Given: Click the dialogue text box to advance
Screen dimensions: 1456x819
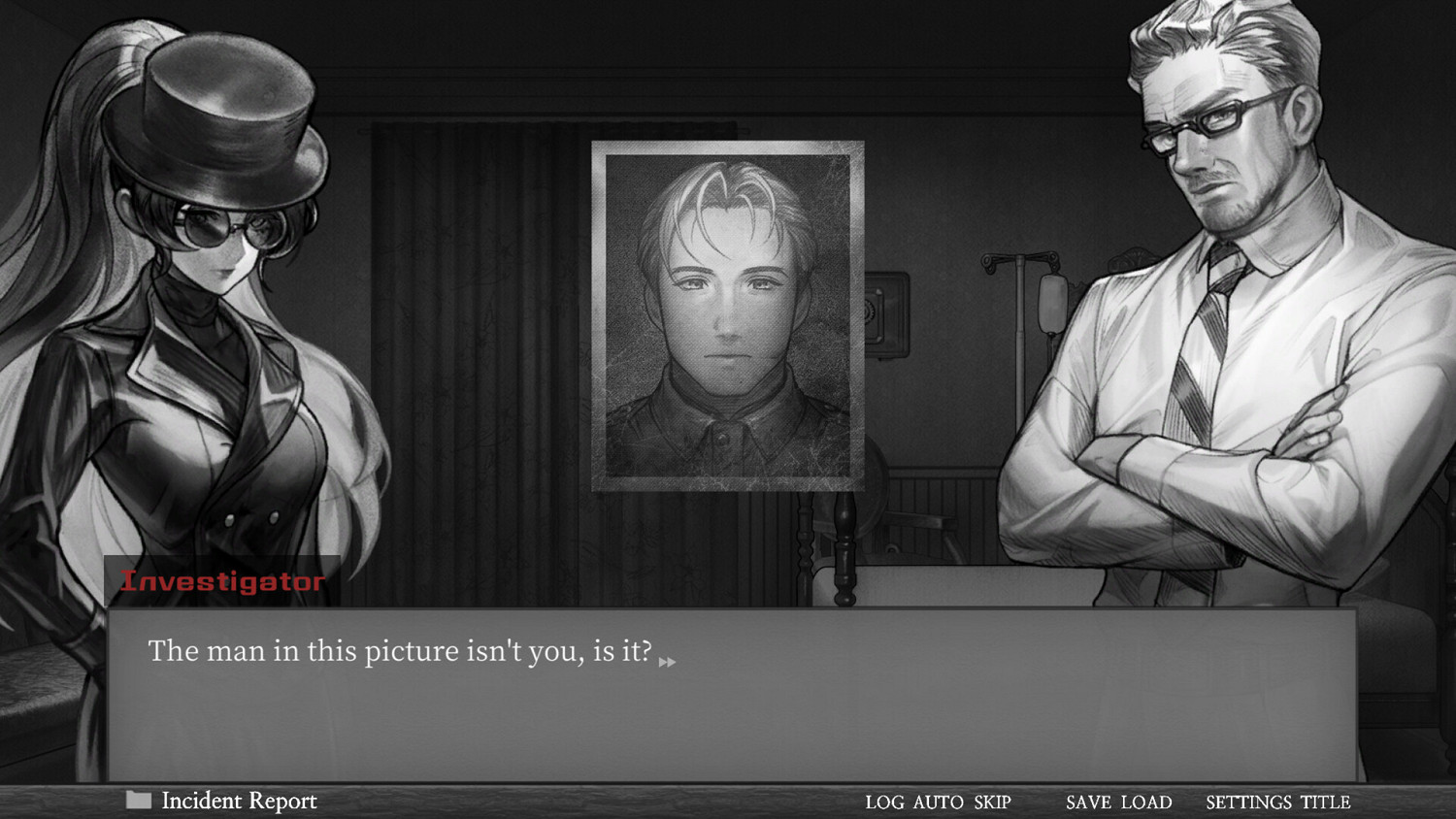Looking at the screenshot, I should pyautogui.click(x=728, y=689).
